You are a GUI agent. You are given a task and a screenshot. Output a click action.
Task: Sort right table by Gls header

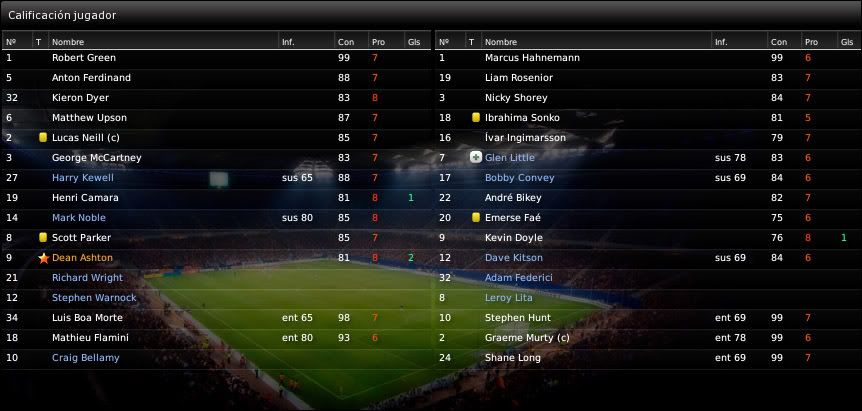pyautogui.click(x=845, y=42)
